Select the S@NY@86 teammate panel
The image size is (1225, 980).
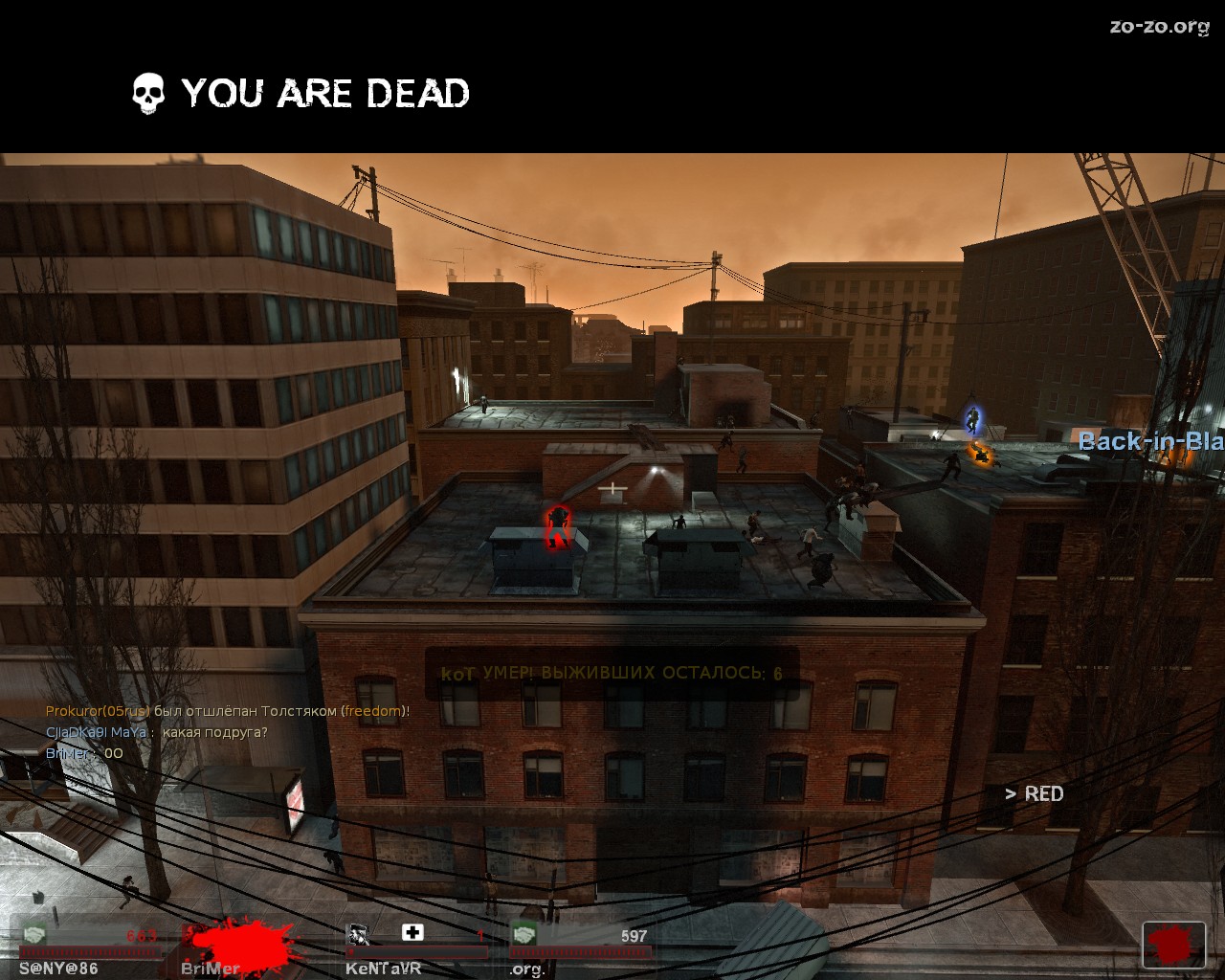coord(88,947)
